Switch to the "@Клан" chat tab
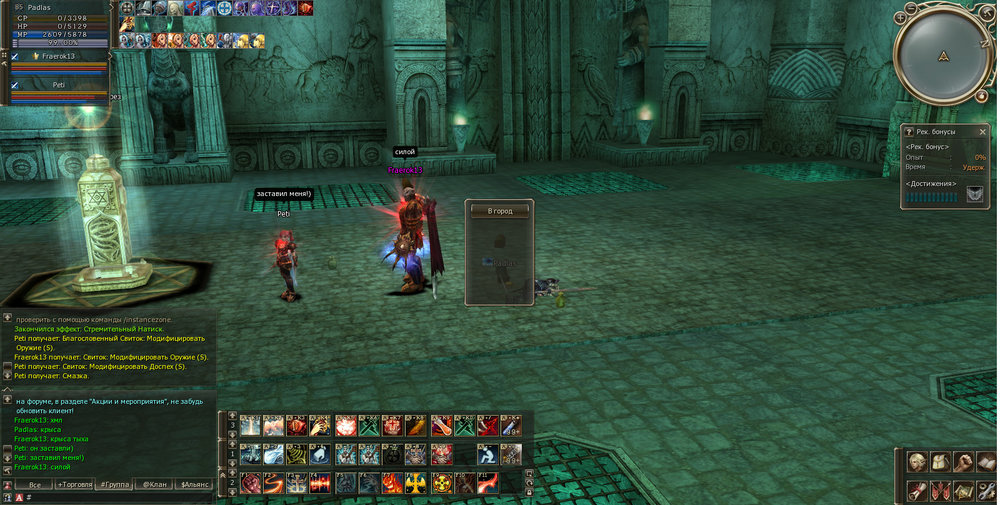Viewport: 1000px width, 505px height. pos(153,484)
